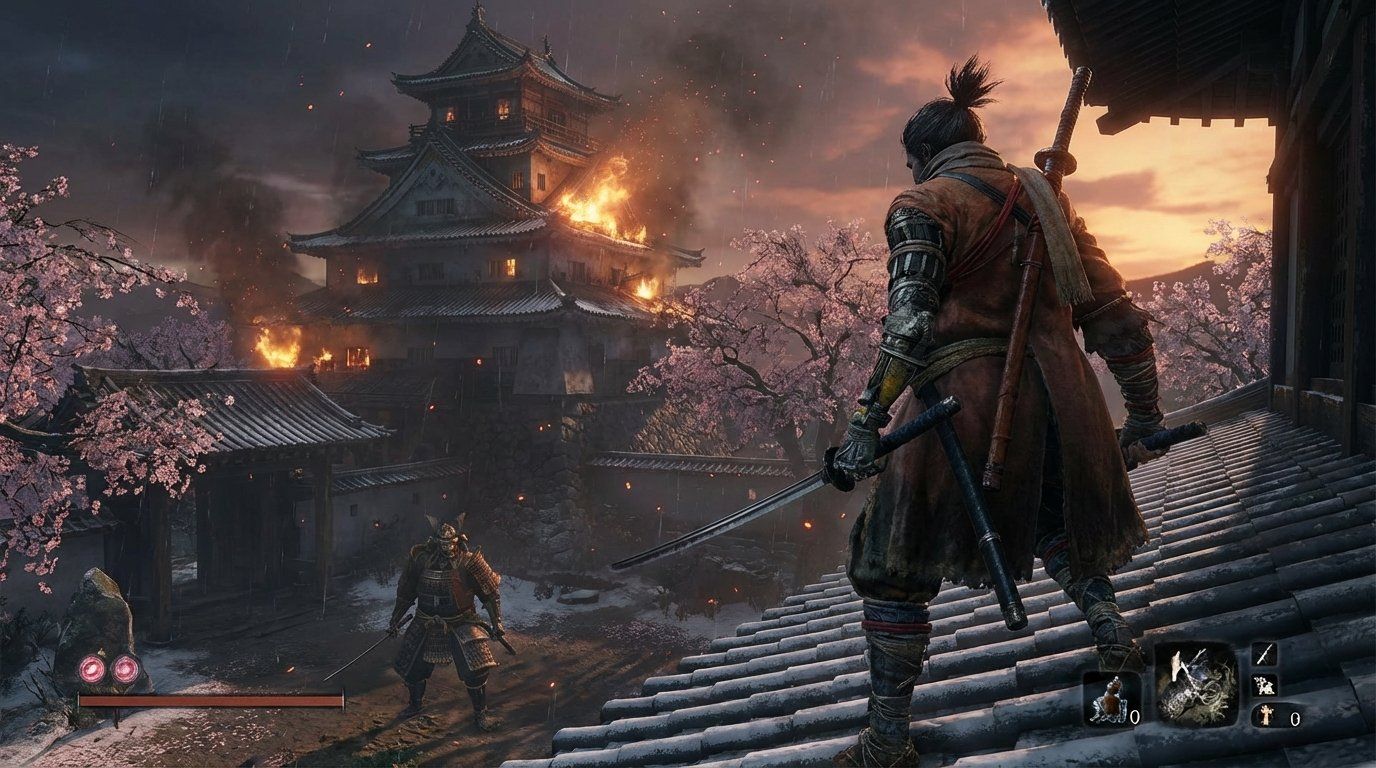1376x768 pixels.
Task: Click the spirit emblem count showing zero
Action: coord(1293,717)
